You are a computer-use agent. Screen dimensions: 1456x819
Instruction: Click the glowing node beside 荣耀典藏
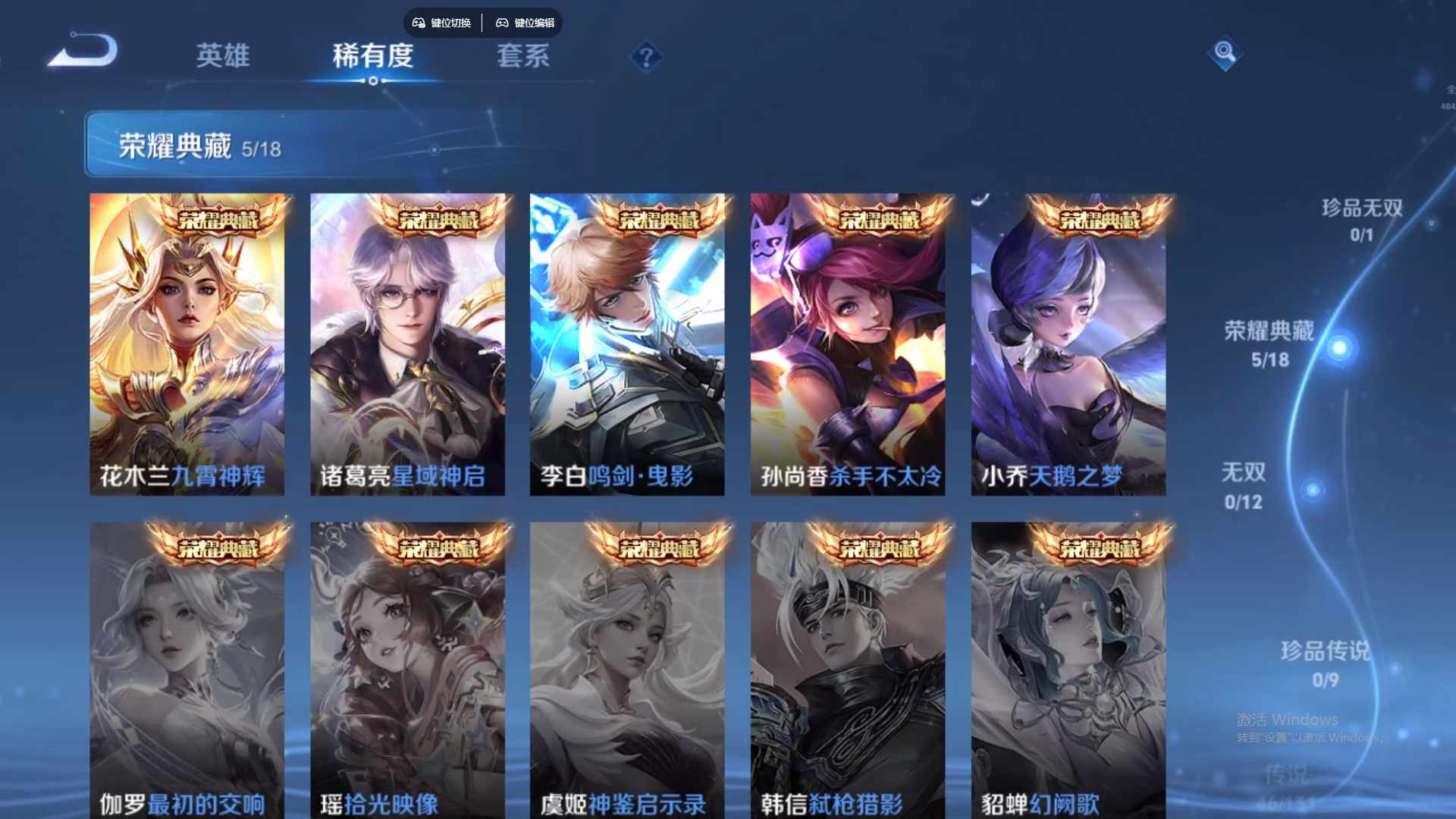(x=1338, y=346)
